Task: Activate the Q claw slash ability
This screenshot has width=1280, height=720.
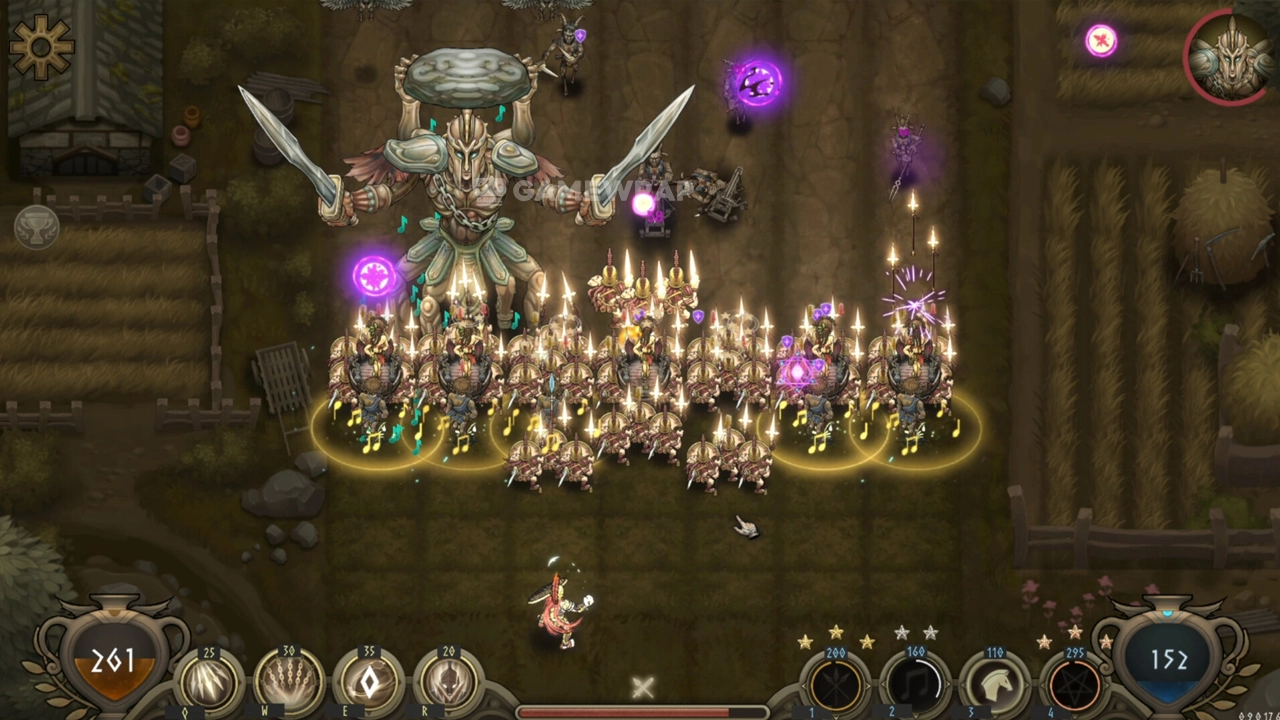Action: [210, 683]
